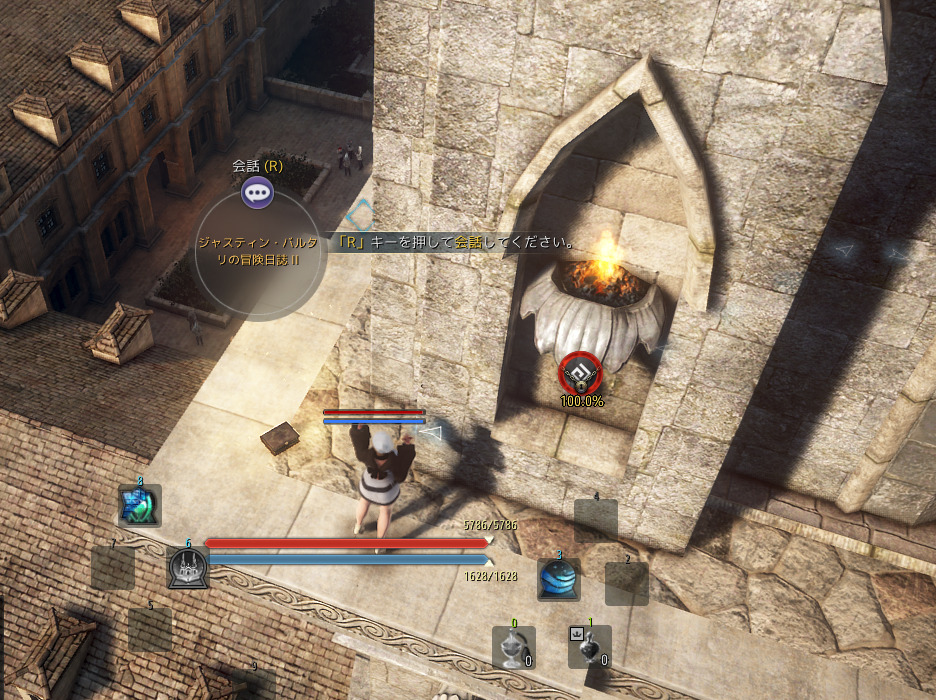Use the silver goblet potion slot

point(513,648)
